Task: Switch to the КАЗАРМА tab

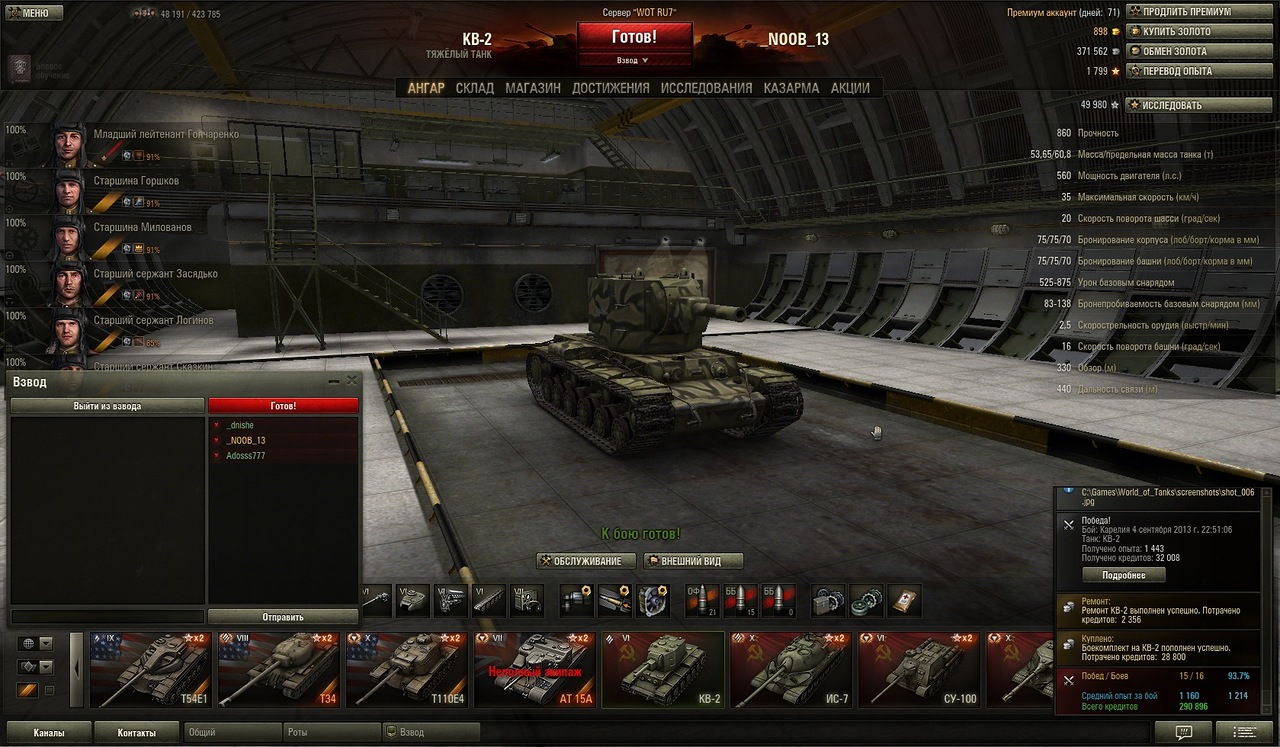Action: tap(791, 88)
